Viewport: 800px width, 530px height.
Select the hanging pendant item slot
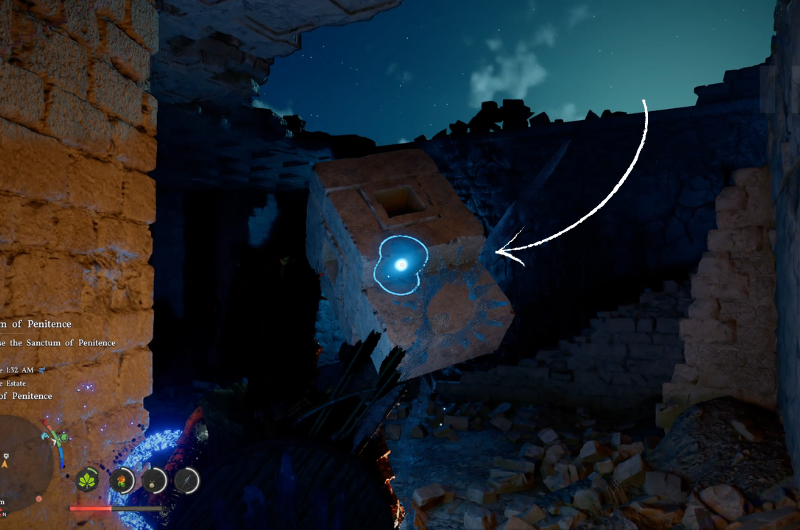(x=155, y=480)
